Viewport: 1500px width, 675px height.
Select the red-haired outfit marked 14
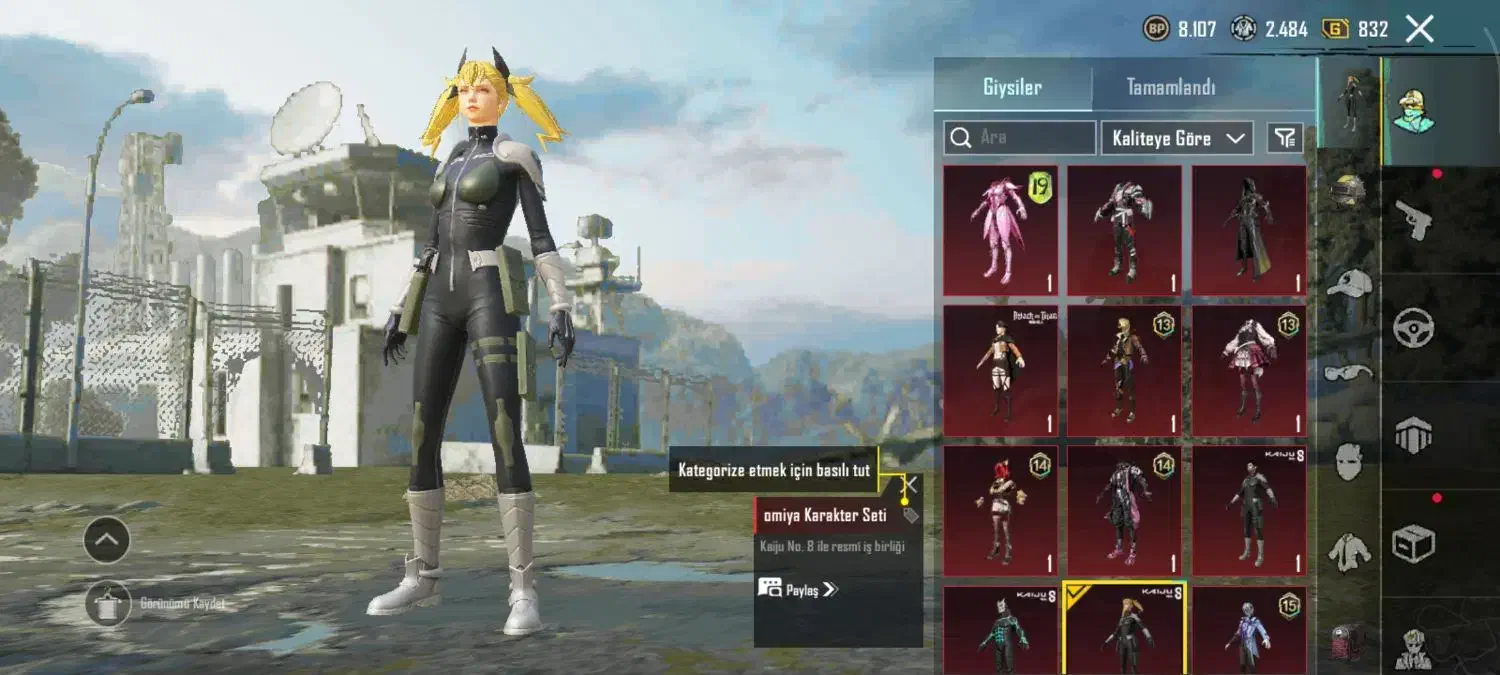click(x=1000, y=510)
